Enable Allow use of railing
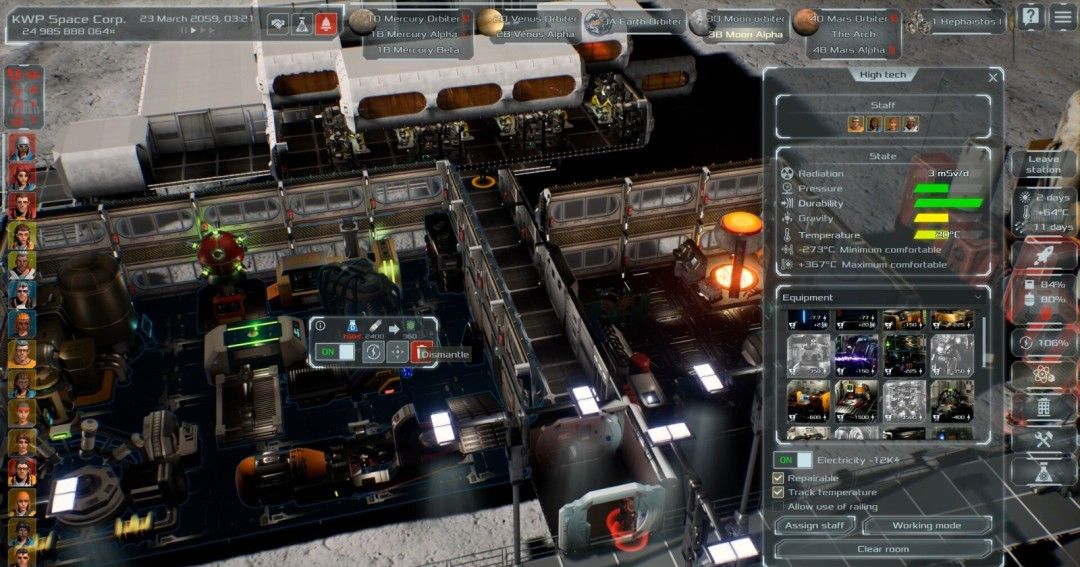Viewport: 1080px width, 567px height. [779, 507]
